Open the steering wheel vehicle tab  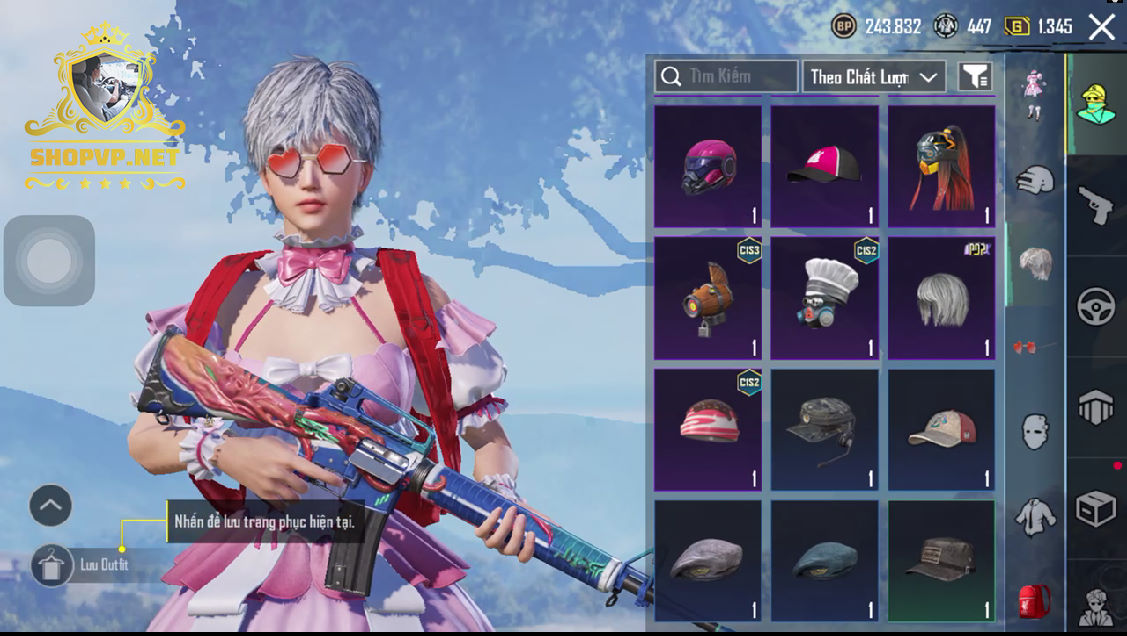tap(1096, 307)
